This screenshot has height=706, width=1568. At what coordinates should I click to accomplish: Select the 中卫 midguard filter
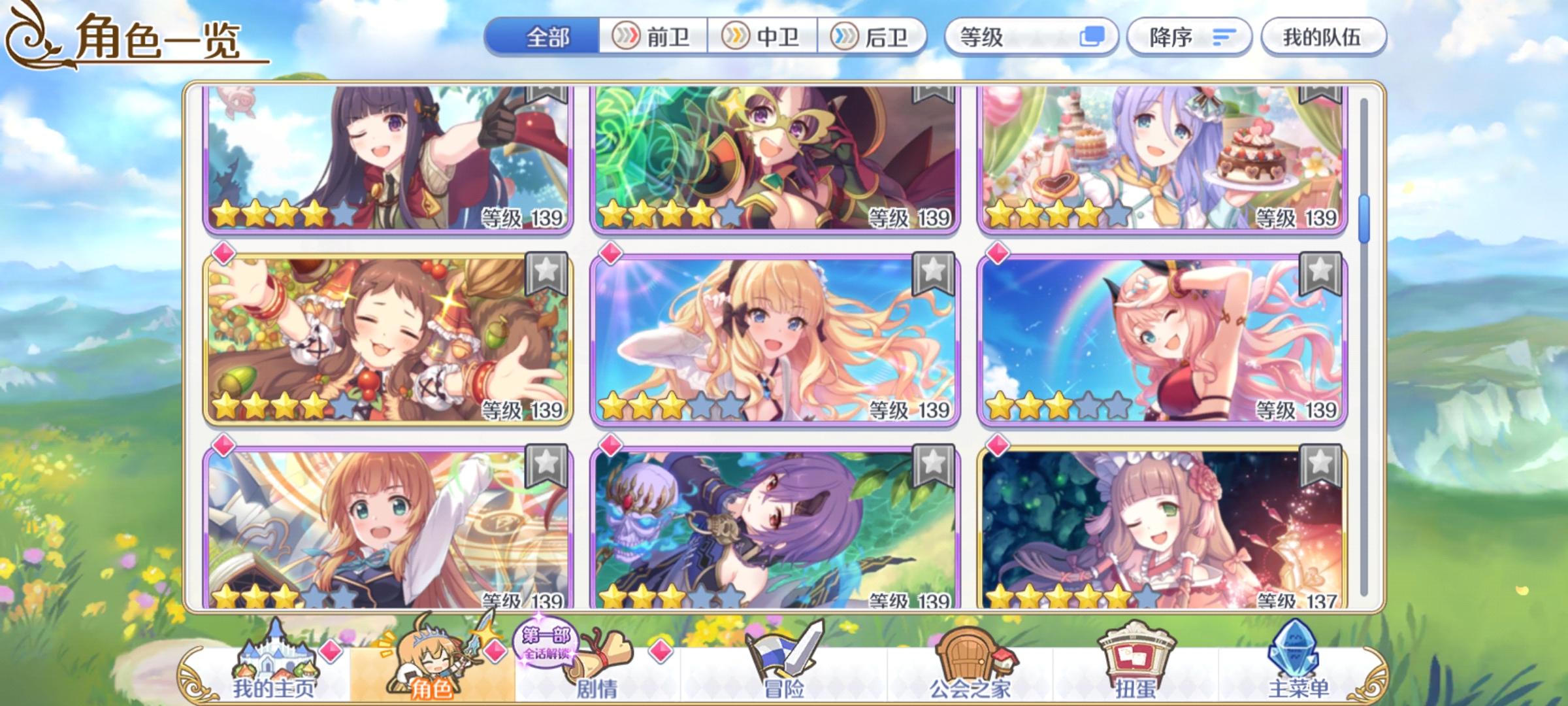763,37
